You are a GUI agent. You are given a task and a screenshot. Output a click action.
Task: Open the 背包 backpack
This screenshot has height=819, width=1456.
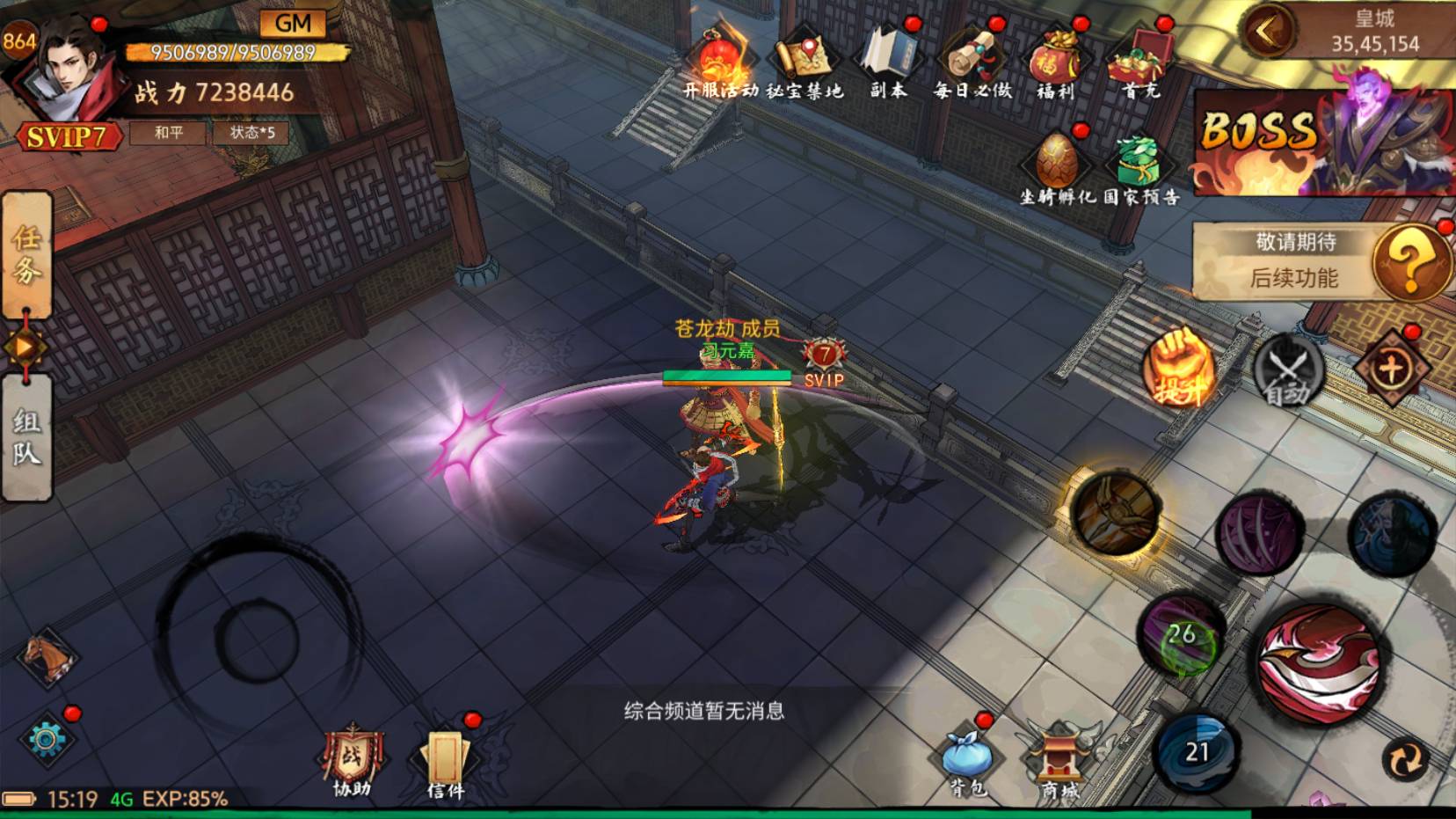click(x=967, y=761)
